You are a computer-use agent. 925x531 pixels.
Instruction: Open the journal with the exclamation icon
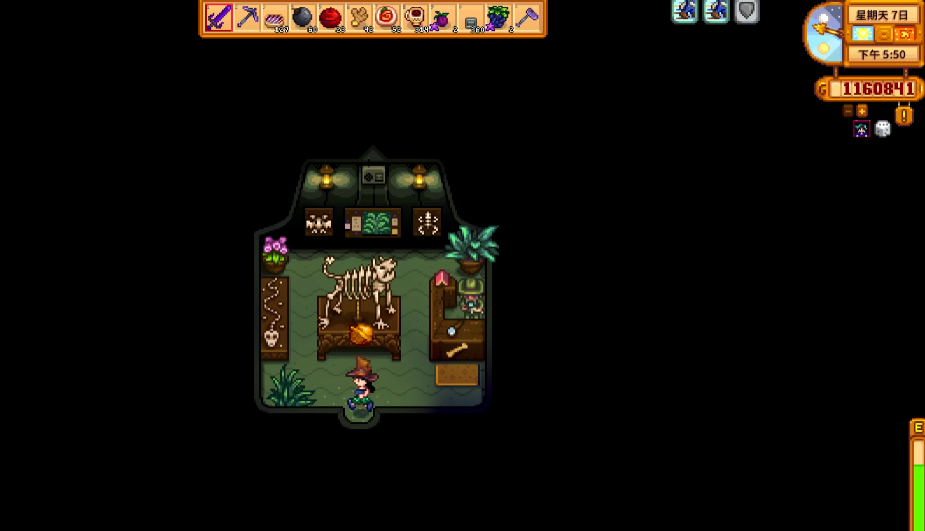click(904, 116)
